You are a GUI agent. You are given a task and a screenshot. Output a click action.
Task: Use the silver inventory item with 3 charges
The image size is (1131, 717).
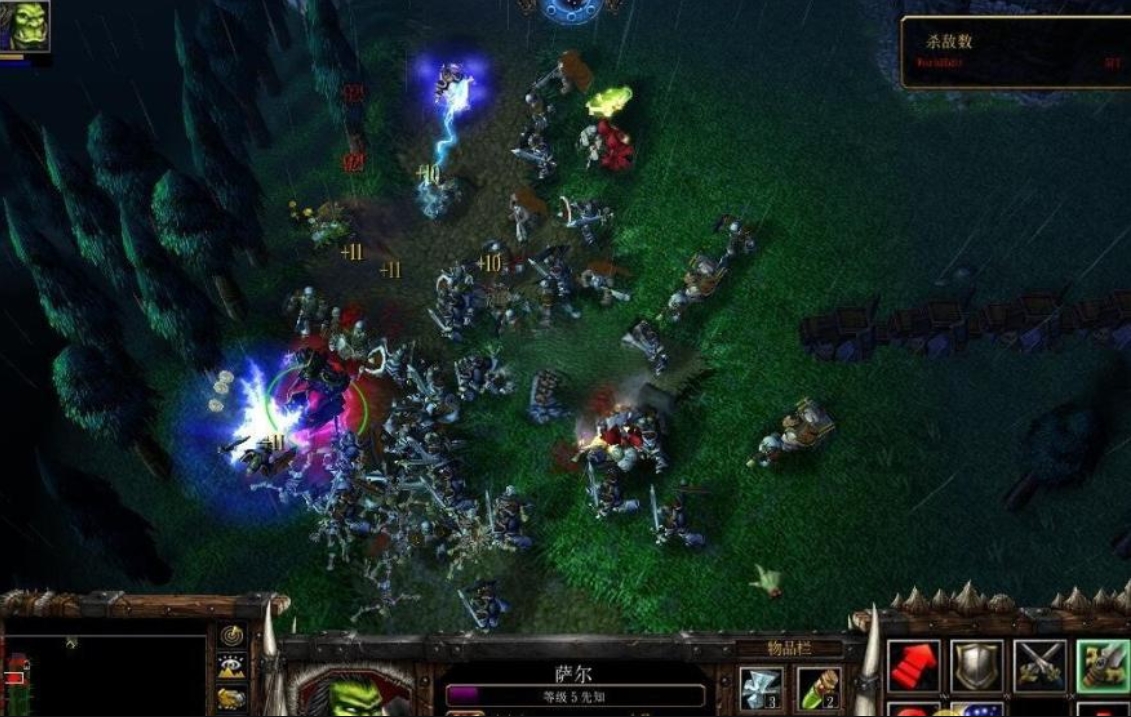pos(762,688)
